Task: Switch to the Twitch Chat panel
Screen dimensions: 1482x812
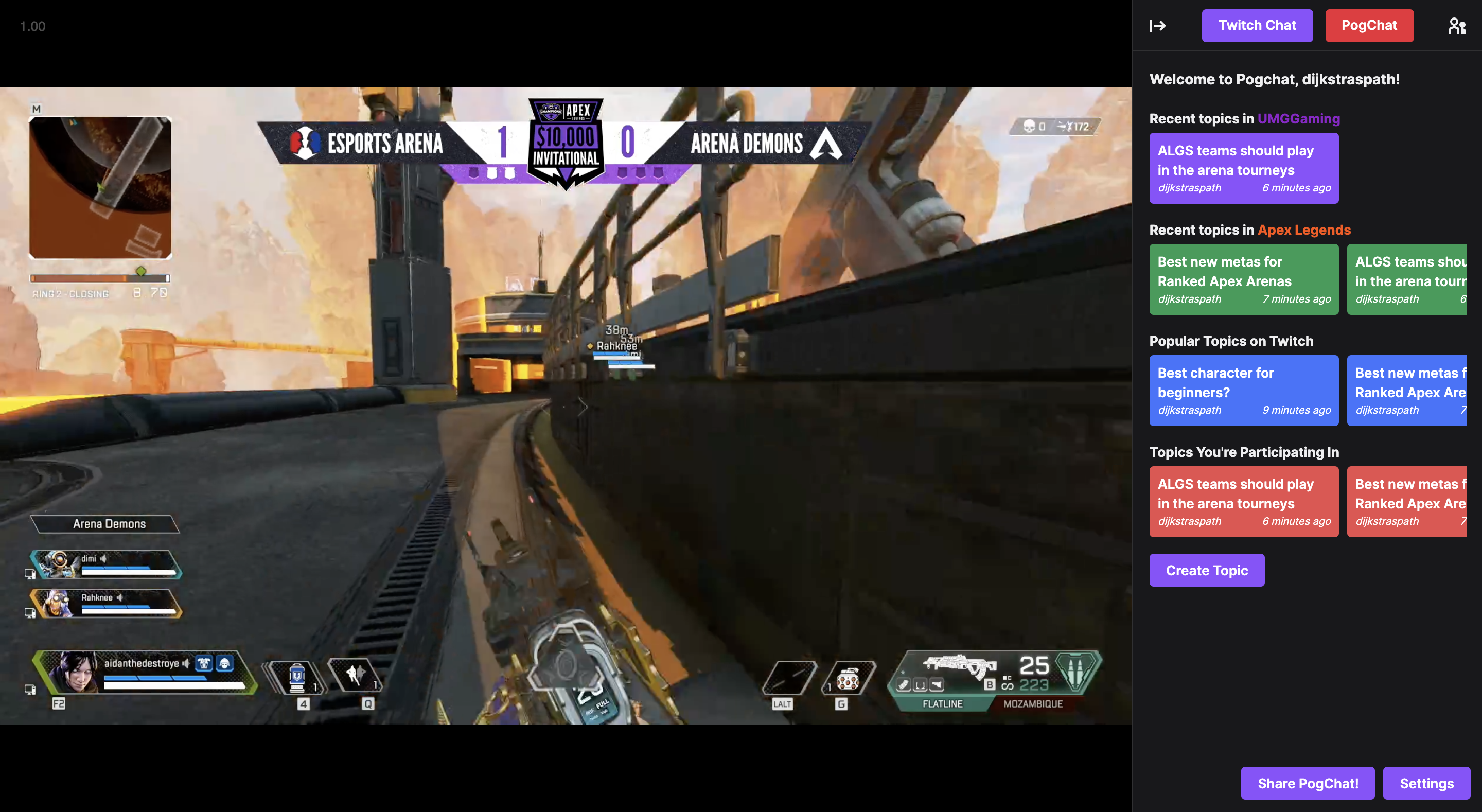Action: tap(1257, 25)
